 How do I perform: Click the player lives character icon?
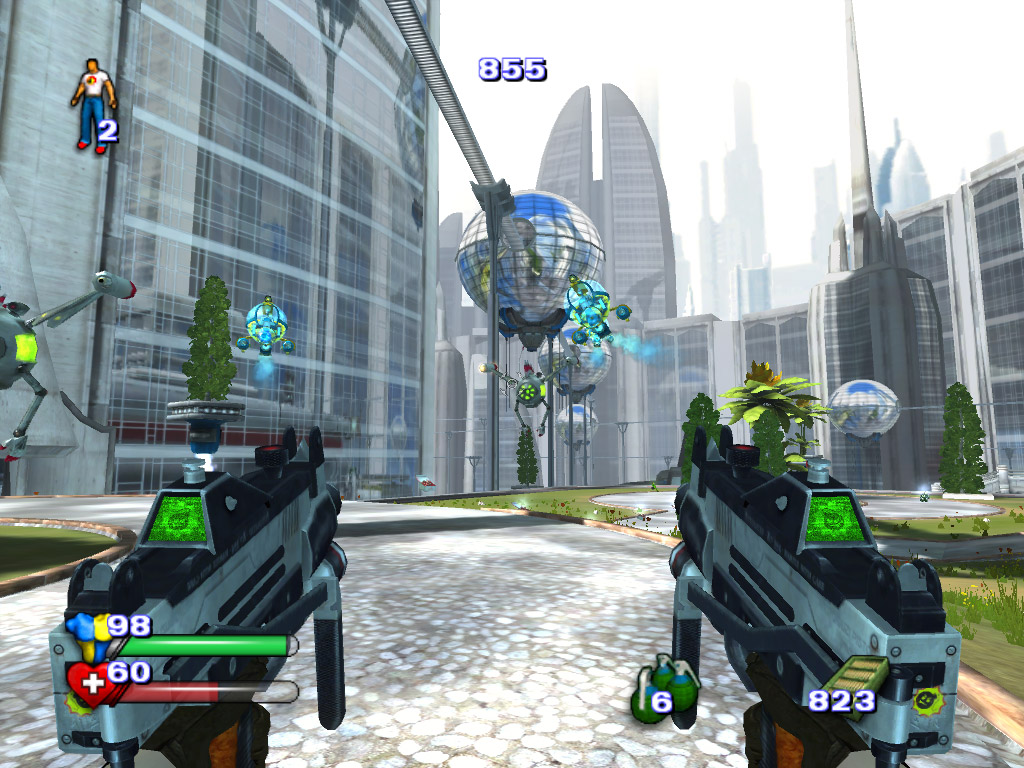tap(93, 104)
